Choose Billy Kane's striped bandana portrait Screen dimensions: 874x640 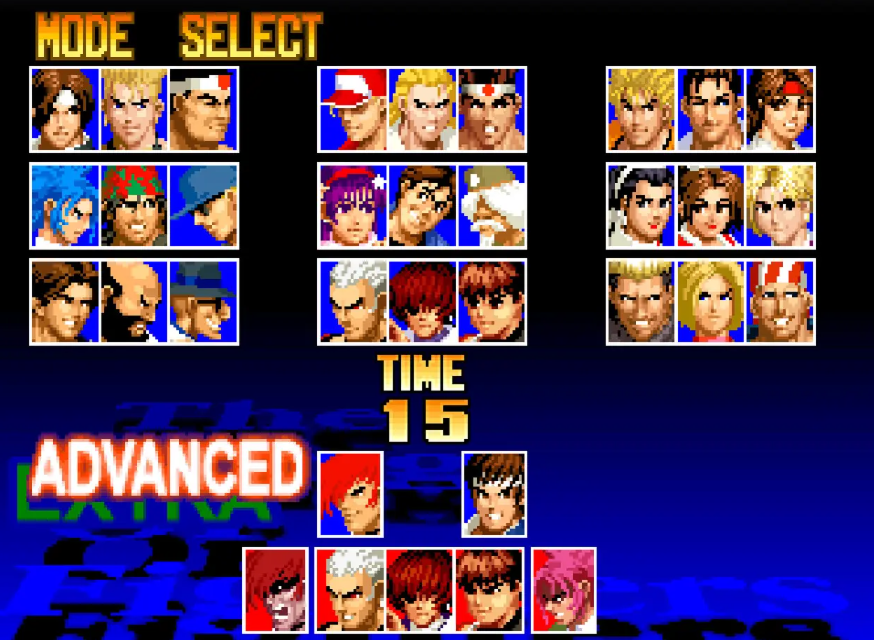[779, 302]
